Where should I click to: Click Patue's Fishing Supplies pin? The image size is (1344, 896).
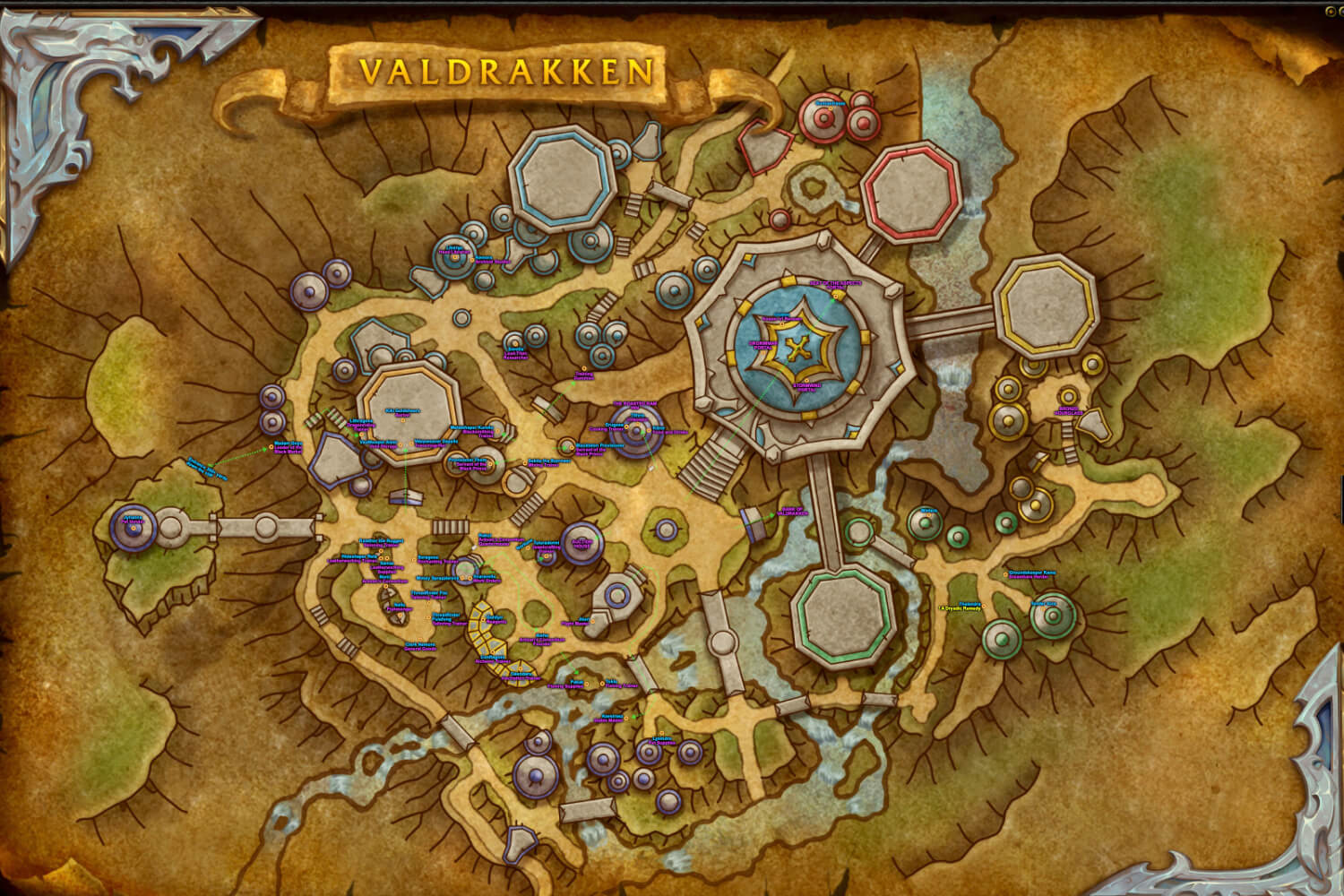(x=587, y=683)
